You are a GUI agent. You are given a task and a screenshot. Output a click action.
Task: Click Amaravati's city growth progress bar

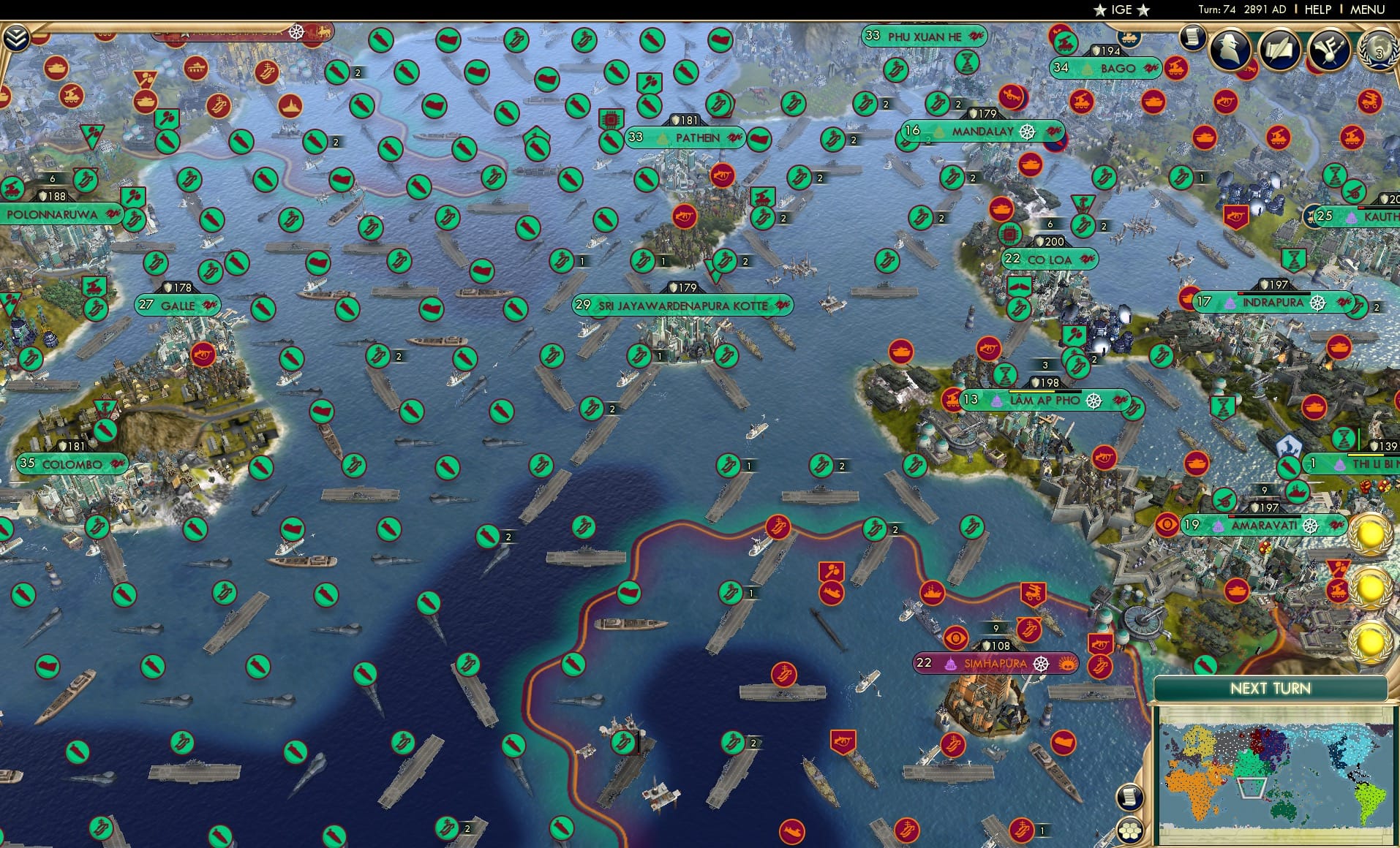point(1265,516)
